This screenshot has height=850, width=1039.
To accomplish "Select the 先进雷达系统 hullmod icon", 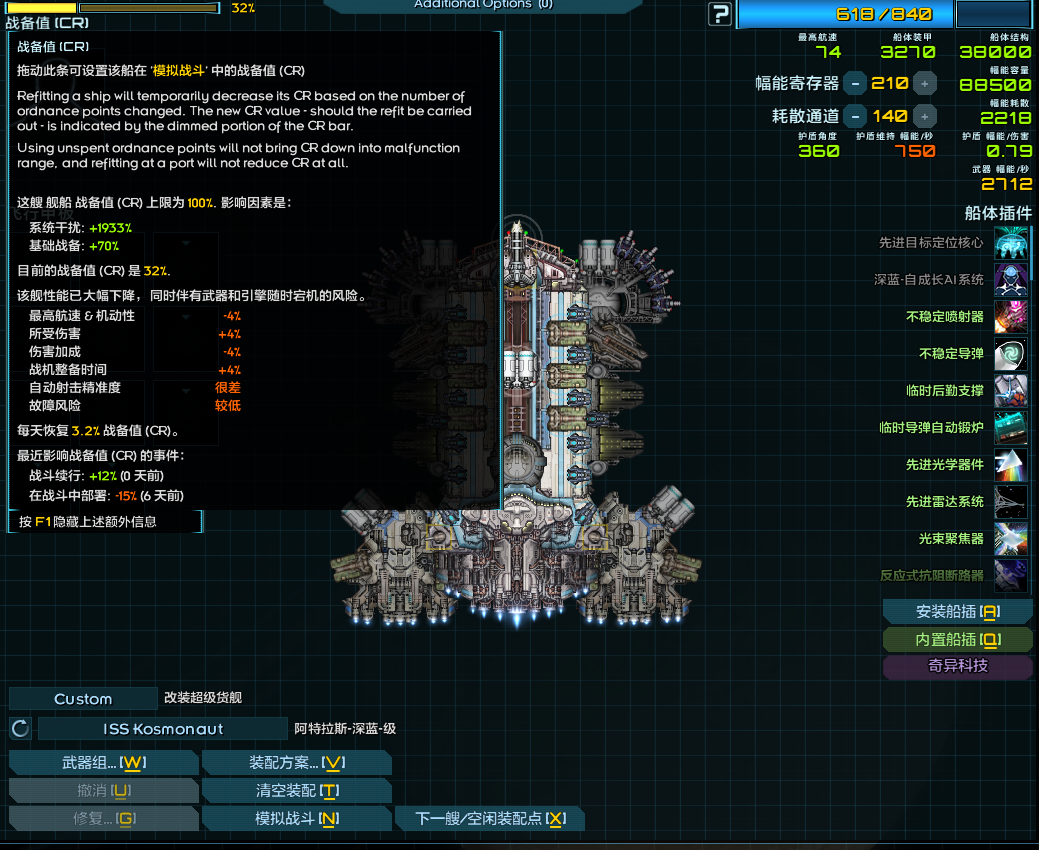I will point(1011,502).
